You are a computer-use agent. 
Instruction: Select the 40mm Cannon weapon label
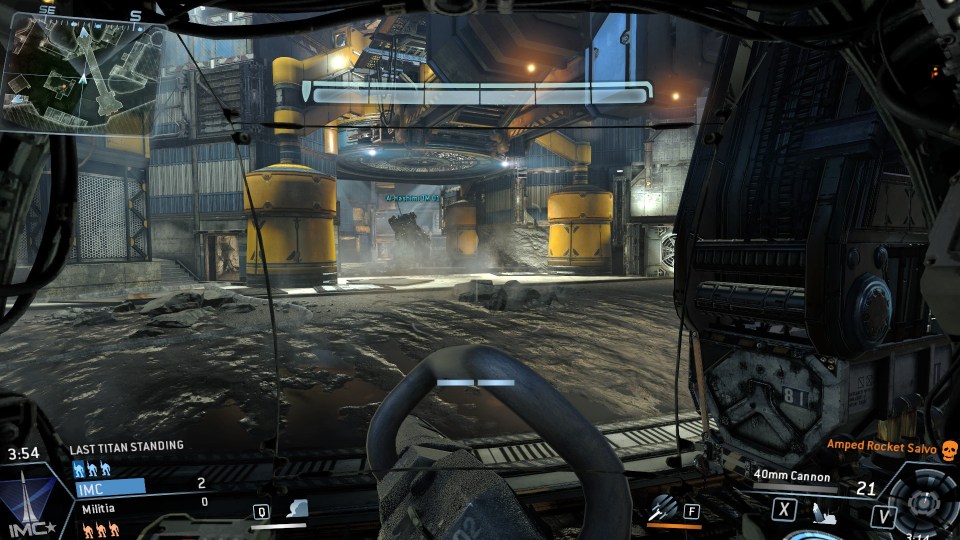[792, 477]
